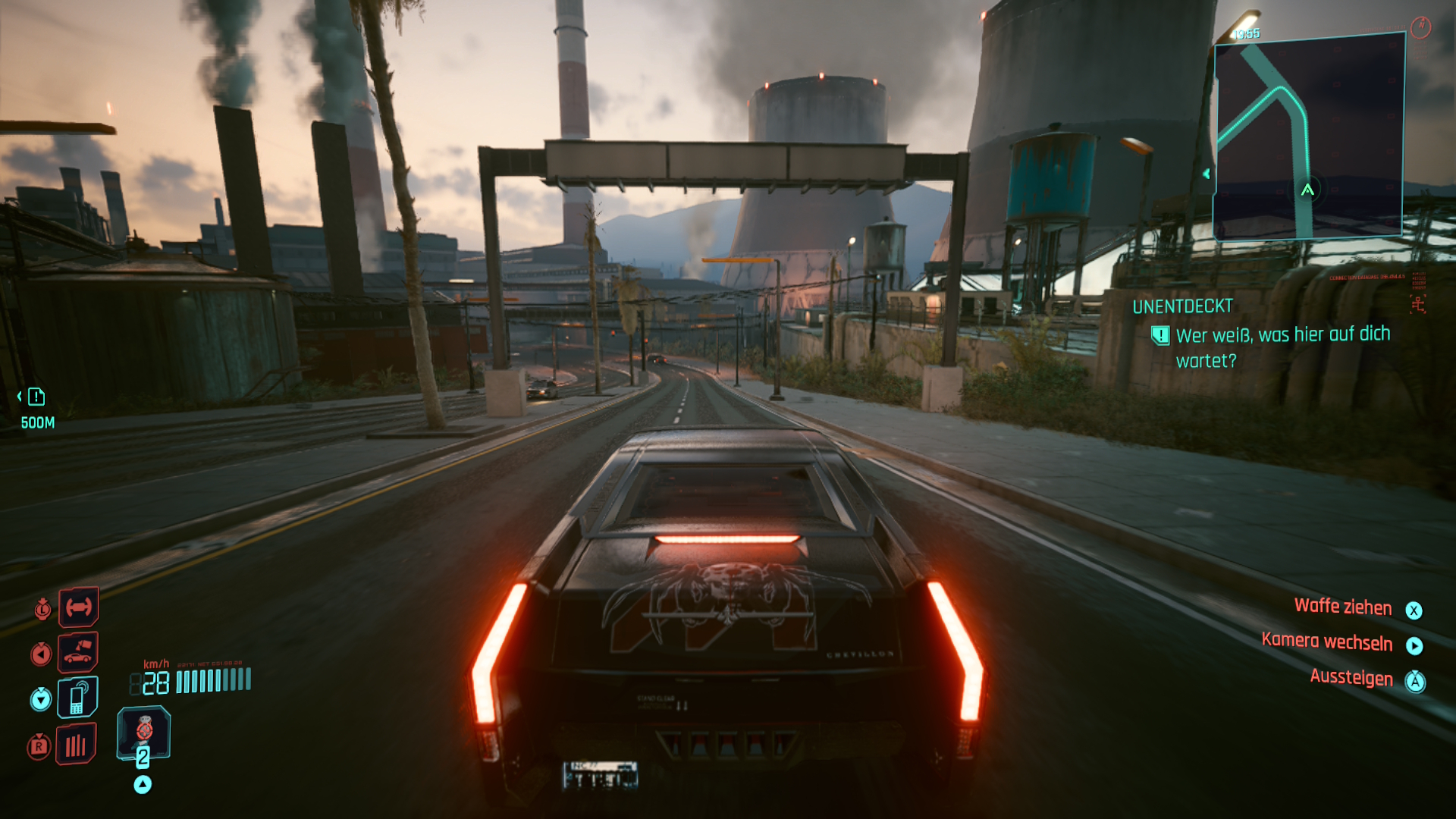Click the red stance icon below the minimap
Viewport: 1456px width, 819px height.
1417,305
